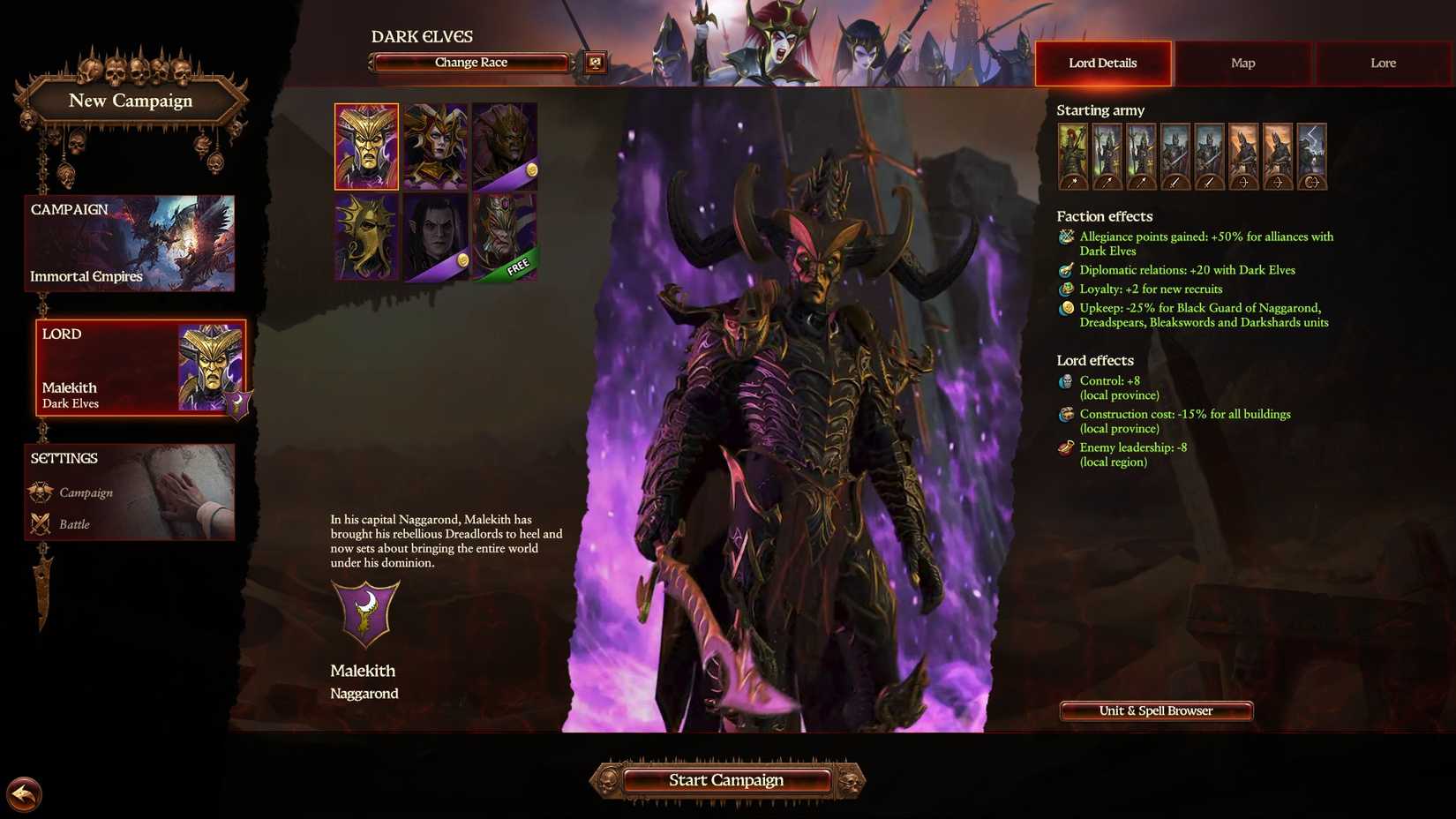1456x819 pixels.
Task: Open the Lore tab
Action: pyautogui.click(x=1382, y=63)
